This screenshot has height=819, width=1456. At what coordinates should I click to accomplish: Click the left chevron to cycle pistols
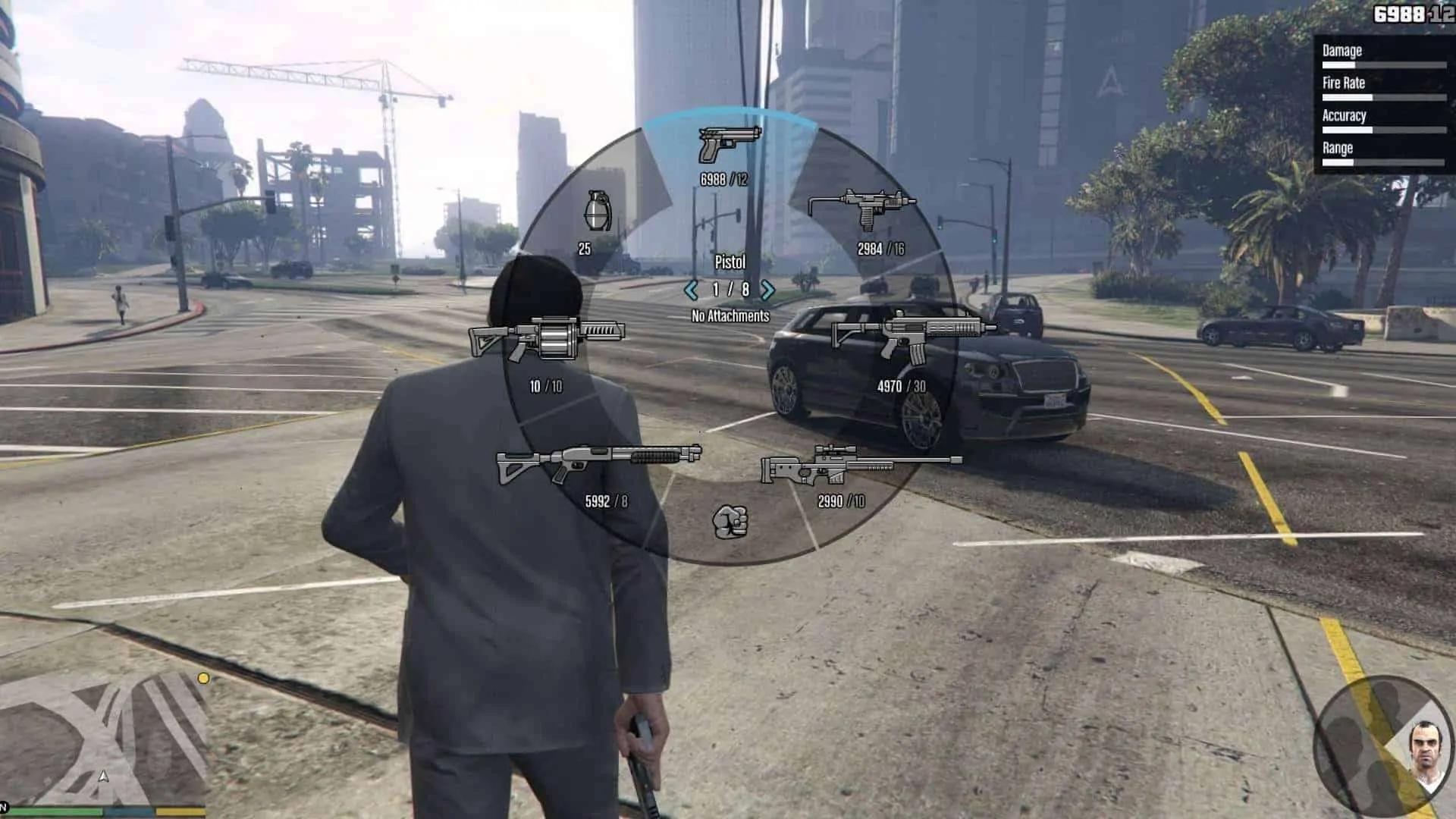[691, 288]
